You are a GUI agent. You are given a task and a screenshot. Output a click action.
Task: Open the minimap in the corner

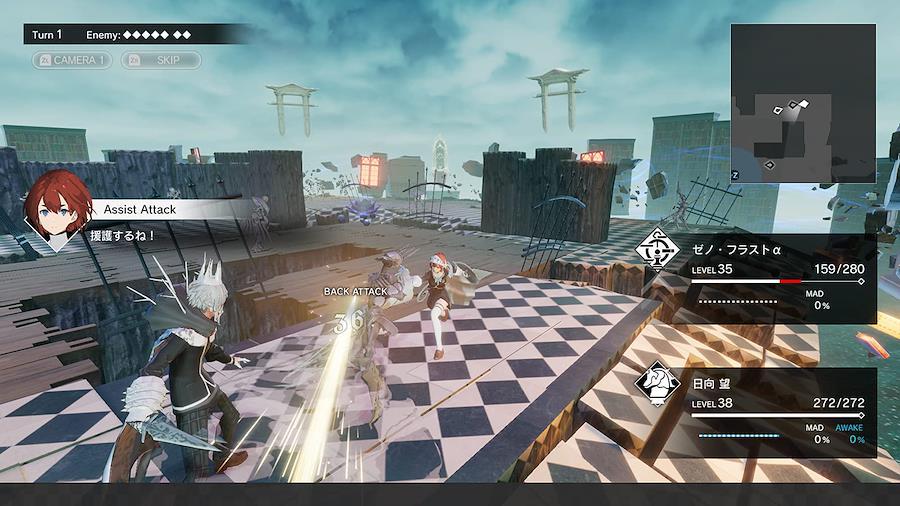[802, 103]
